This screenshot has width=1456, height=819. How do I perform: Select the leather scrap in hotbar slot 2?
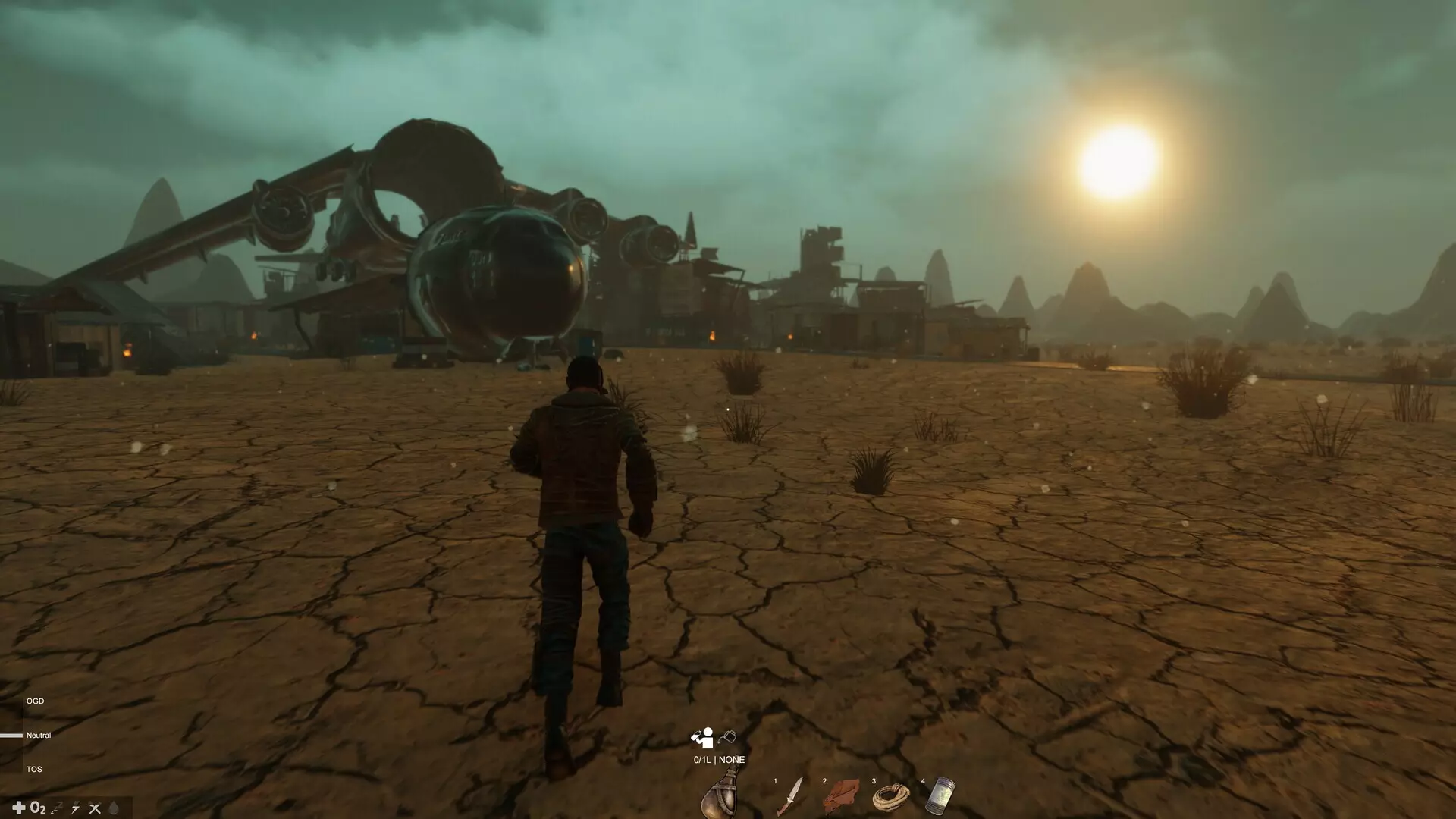[x=842, y=798]
